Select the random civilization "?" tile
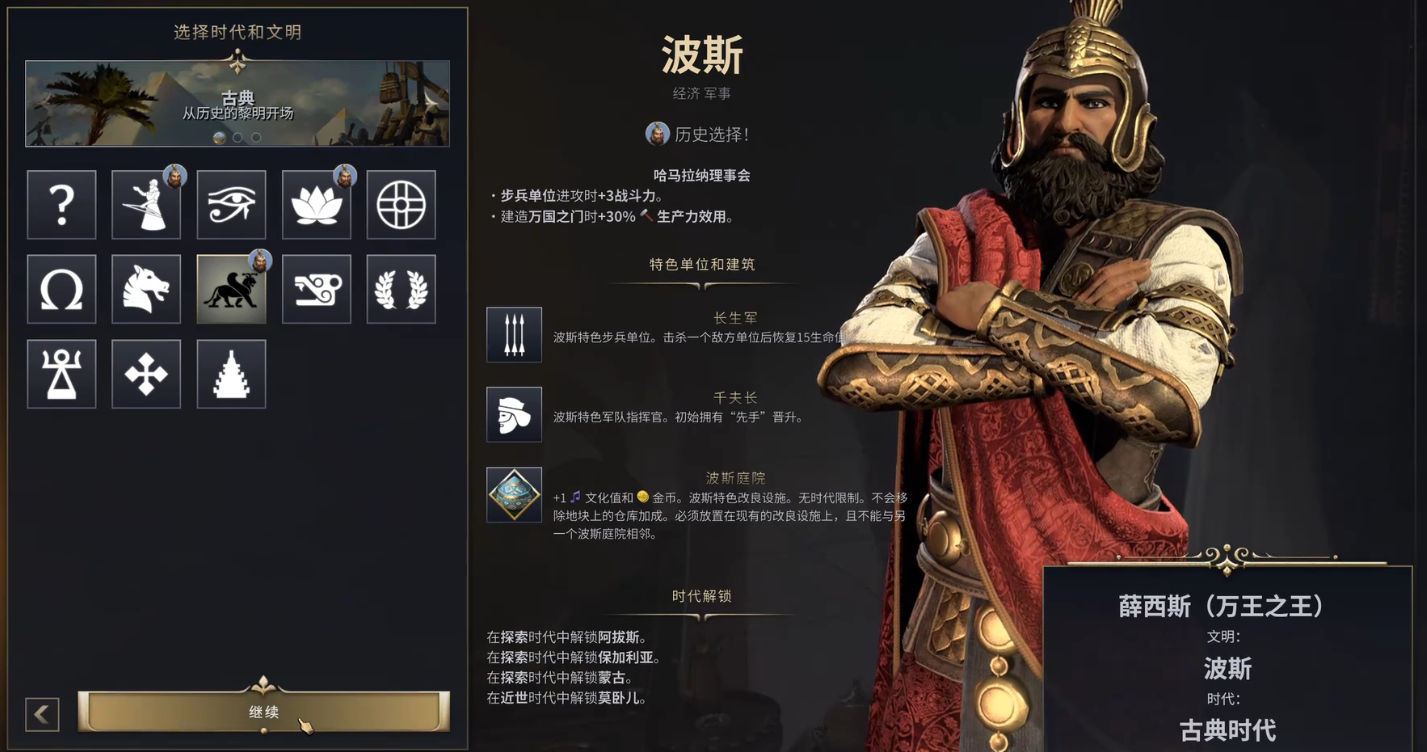The width and height of the screenshot is (1427, 752). tap(61, 204)
